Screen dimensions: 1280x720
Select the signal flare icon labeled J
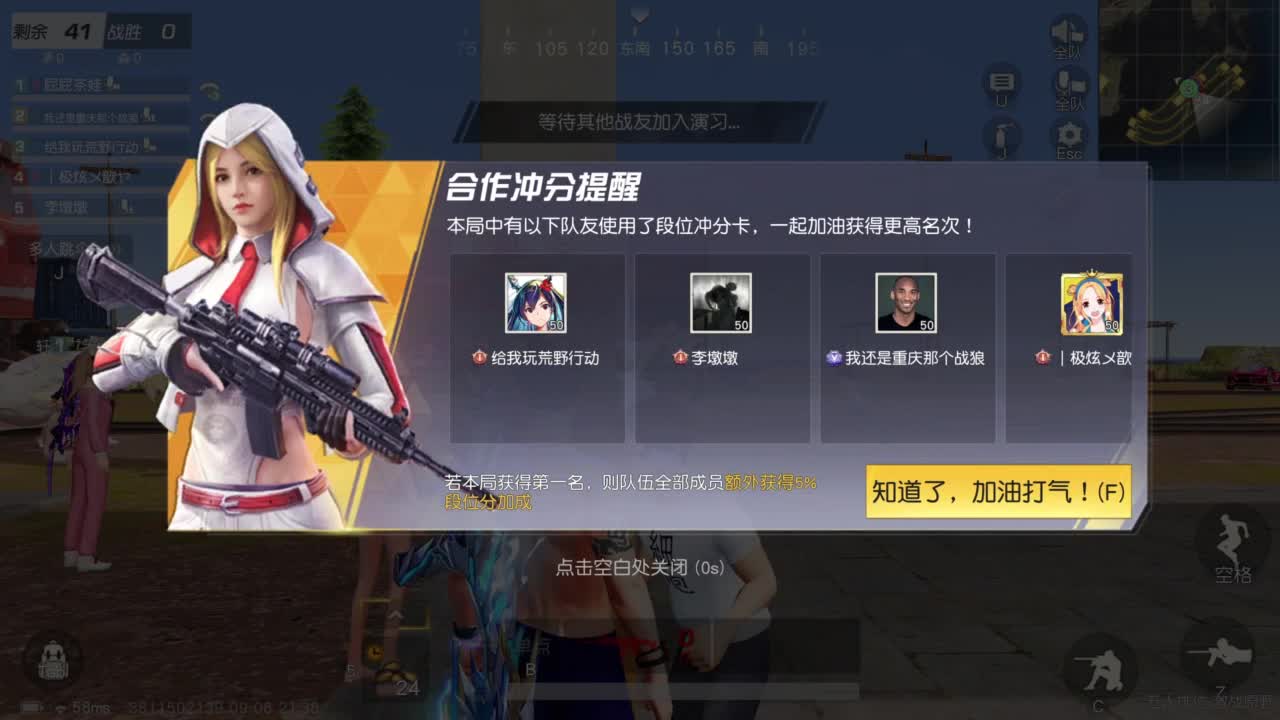(x=1001, y=138)
